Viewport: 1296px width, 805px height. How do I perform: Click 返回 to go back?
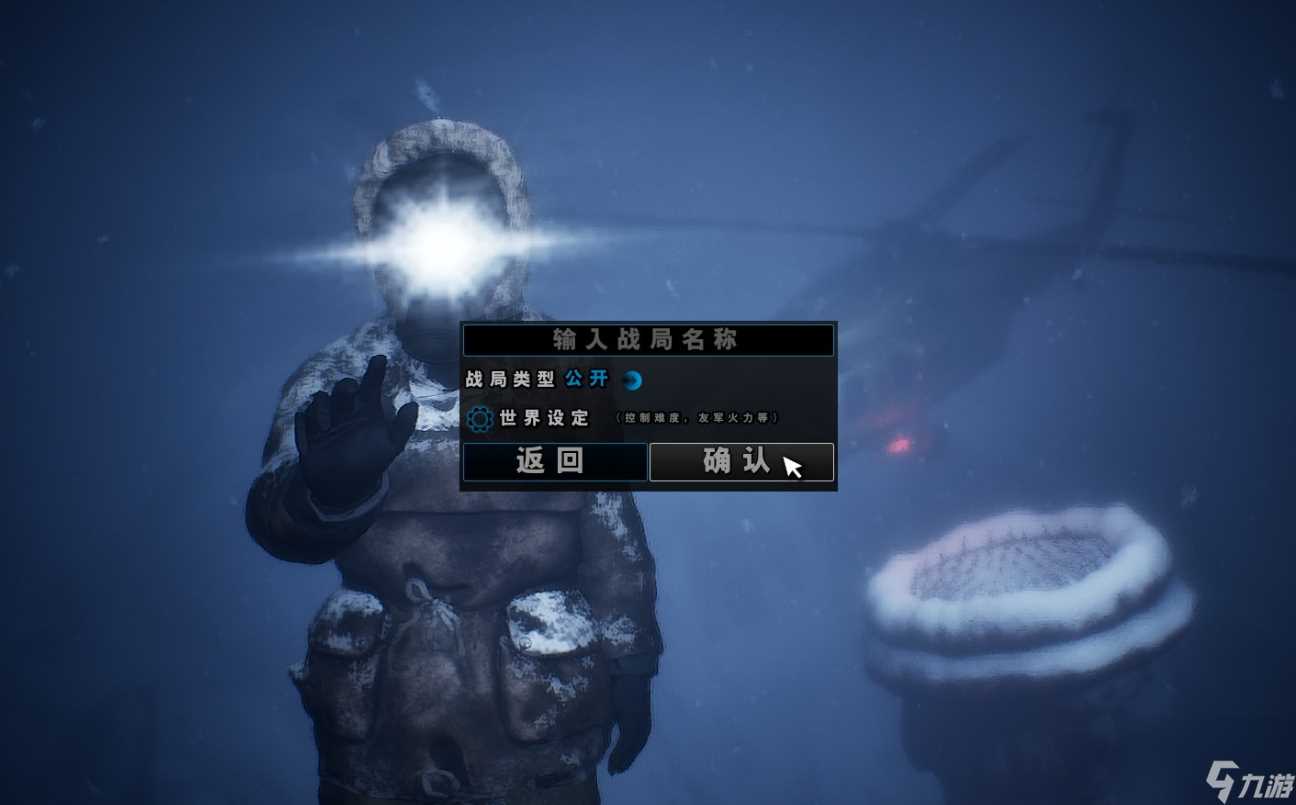(556, 461)
